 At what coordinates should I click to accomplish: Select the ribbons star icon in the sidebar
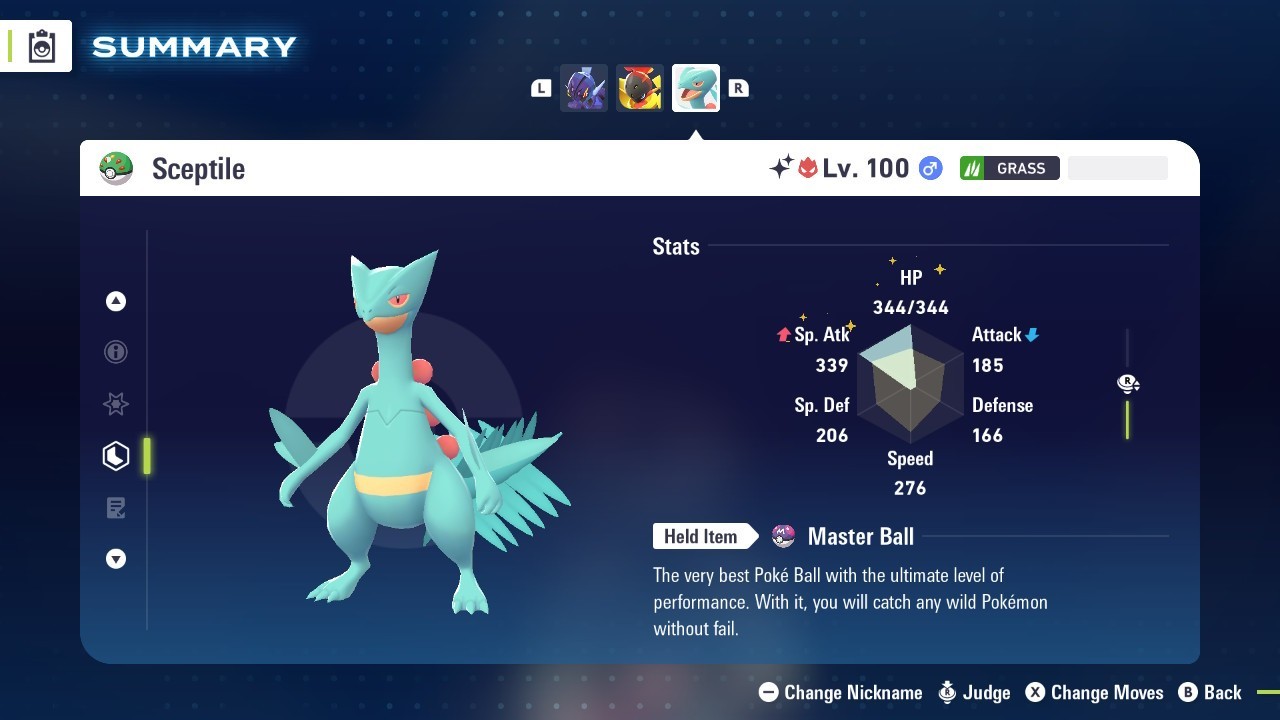pos(115,404)
